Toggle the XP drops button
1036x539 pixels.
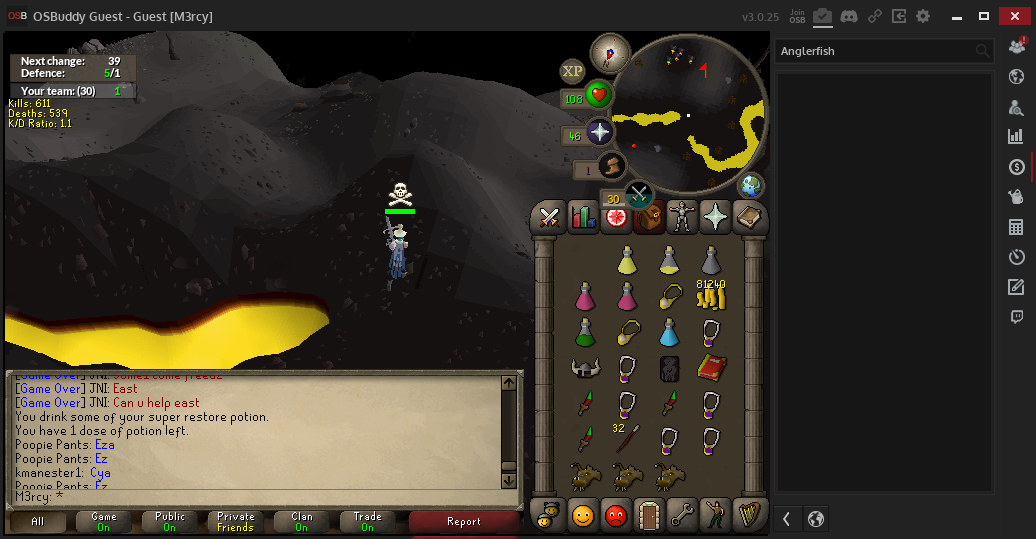click(x=572, y=71)
